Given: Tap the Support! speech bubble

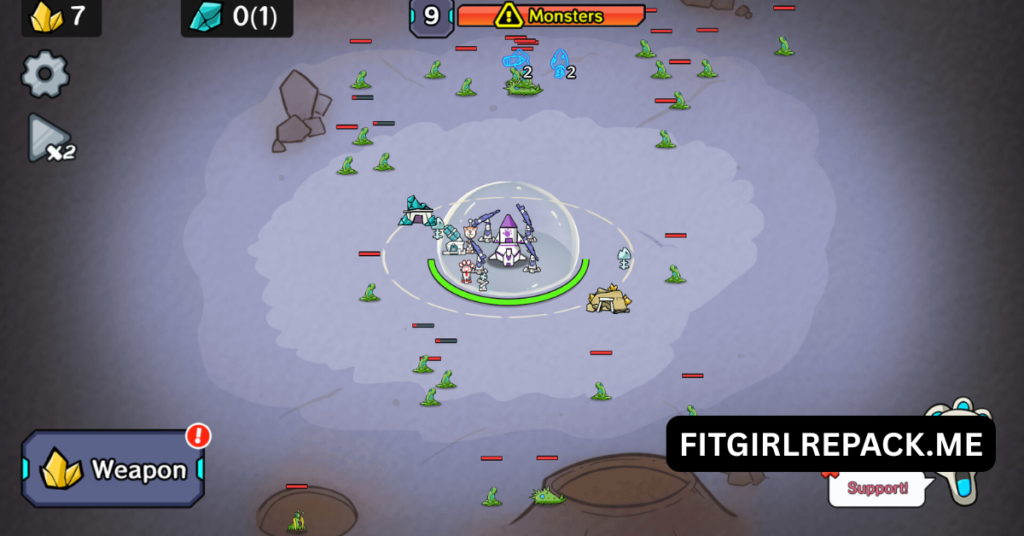Looking at the screenshot, I should [877, 489].
